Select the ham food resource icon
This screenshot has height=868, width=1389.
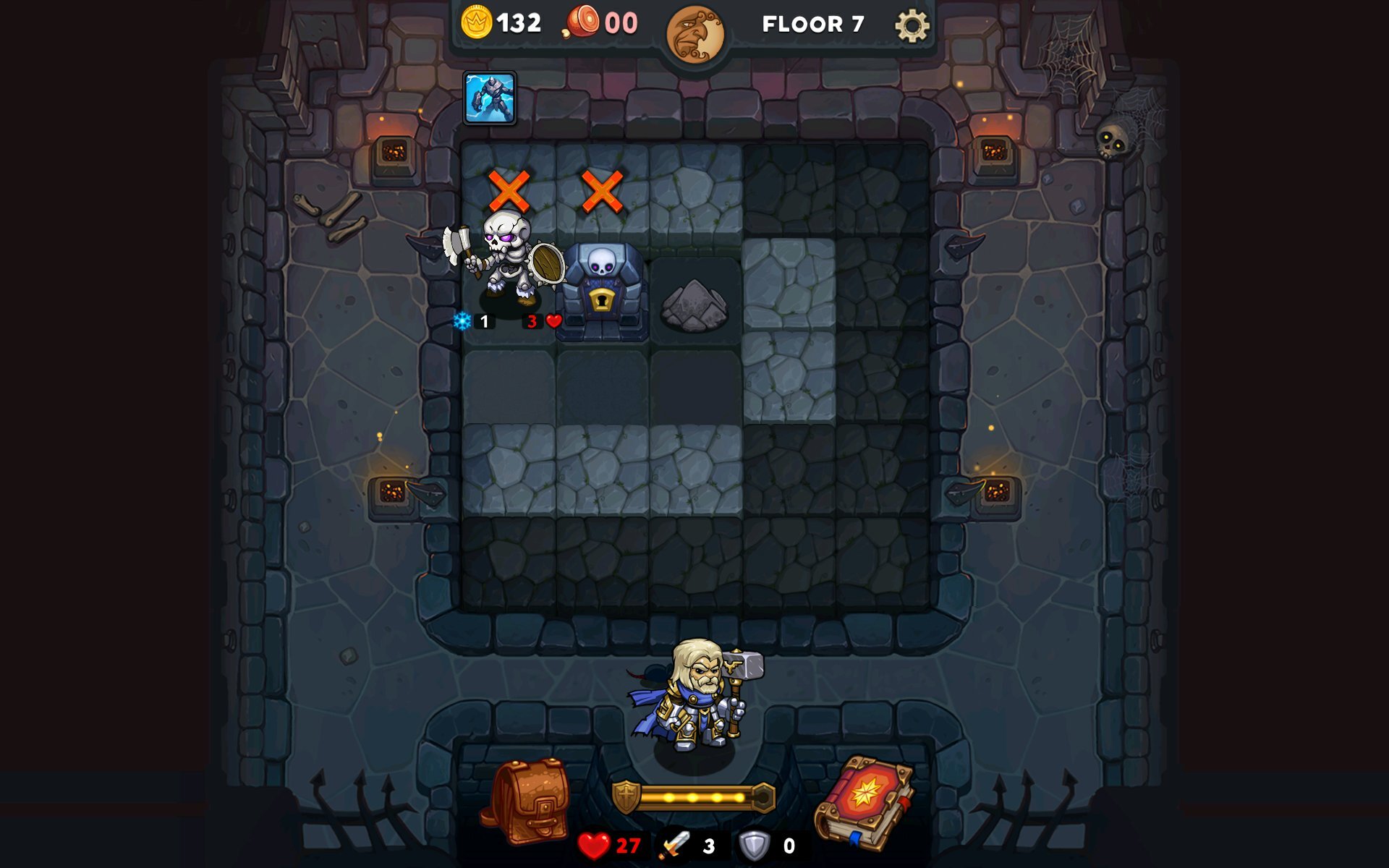583,22
